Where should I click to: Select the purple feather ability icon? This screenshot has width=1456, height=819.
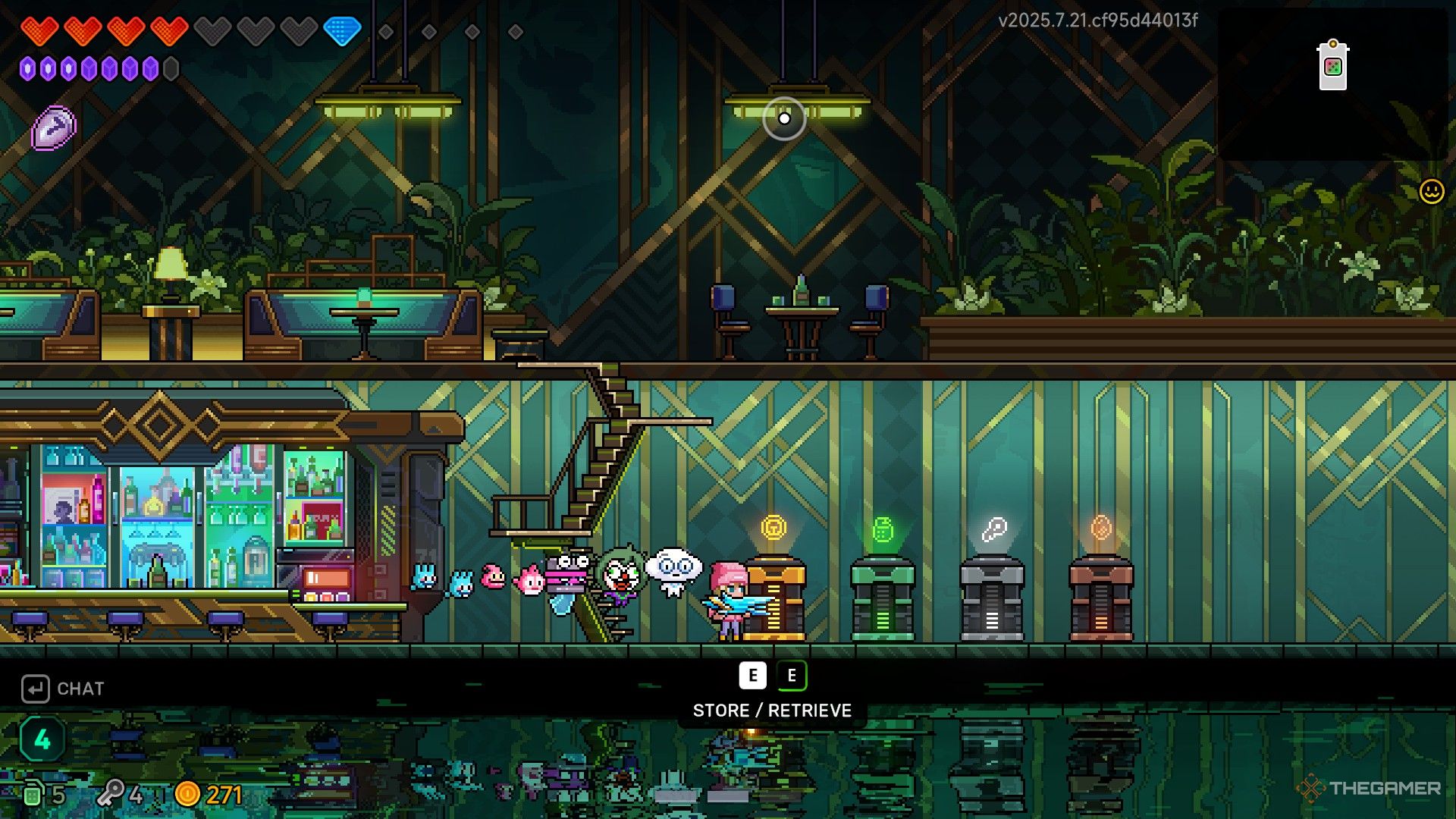click(54, 127)
